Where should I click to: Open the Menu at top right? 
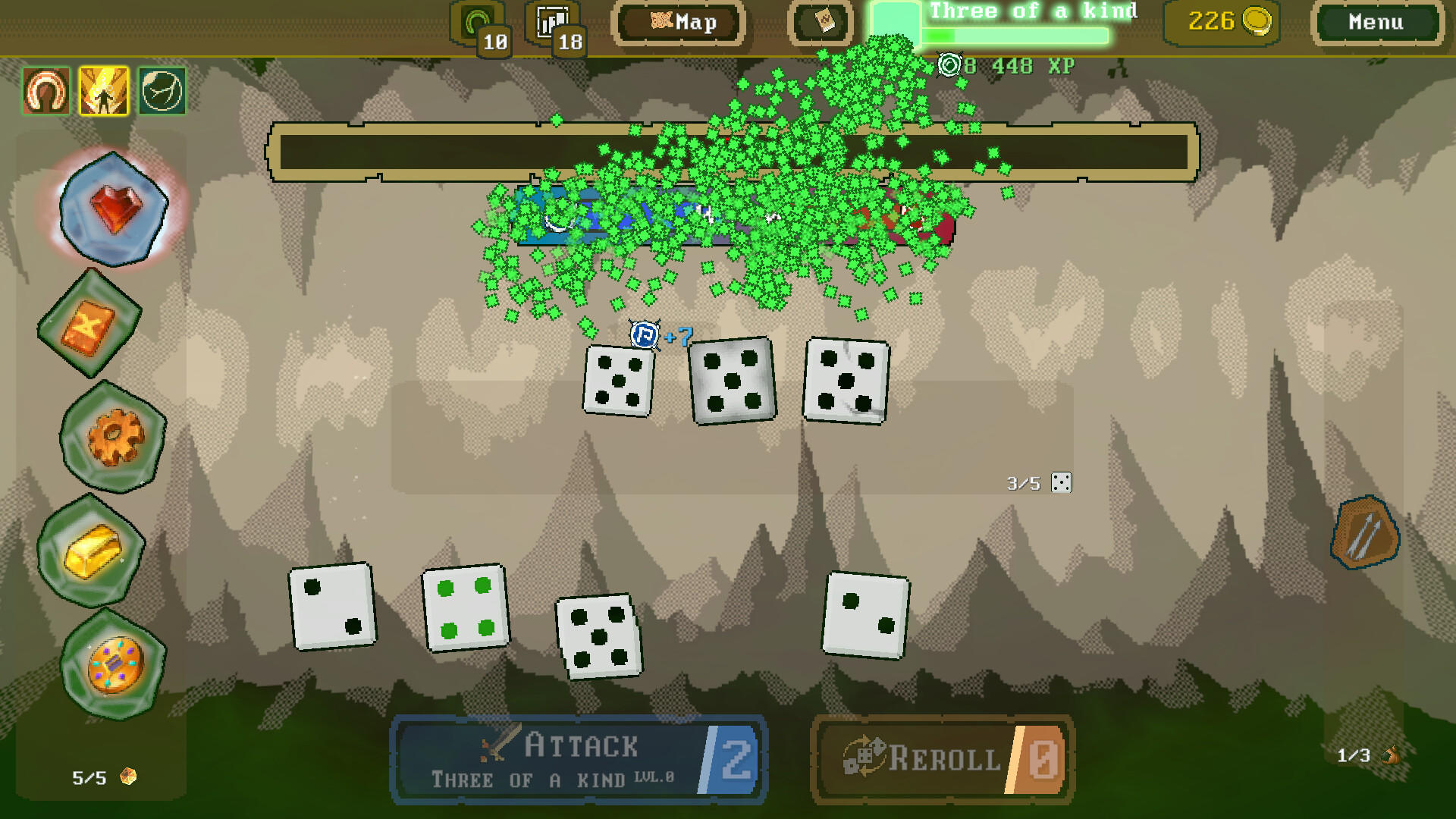tap(1376, 22)
